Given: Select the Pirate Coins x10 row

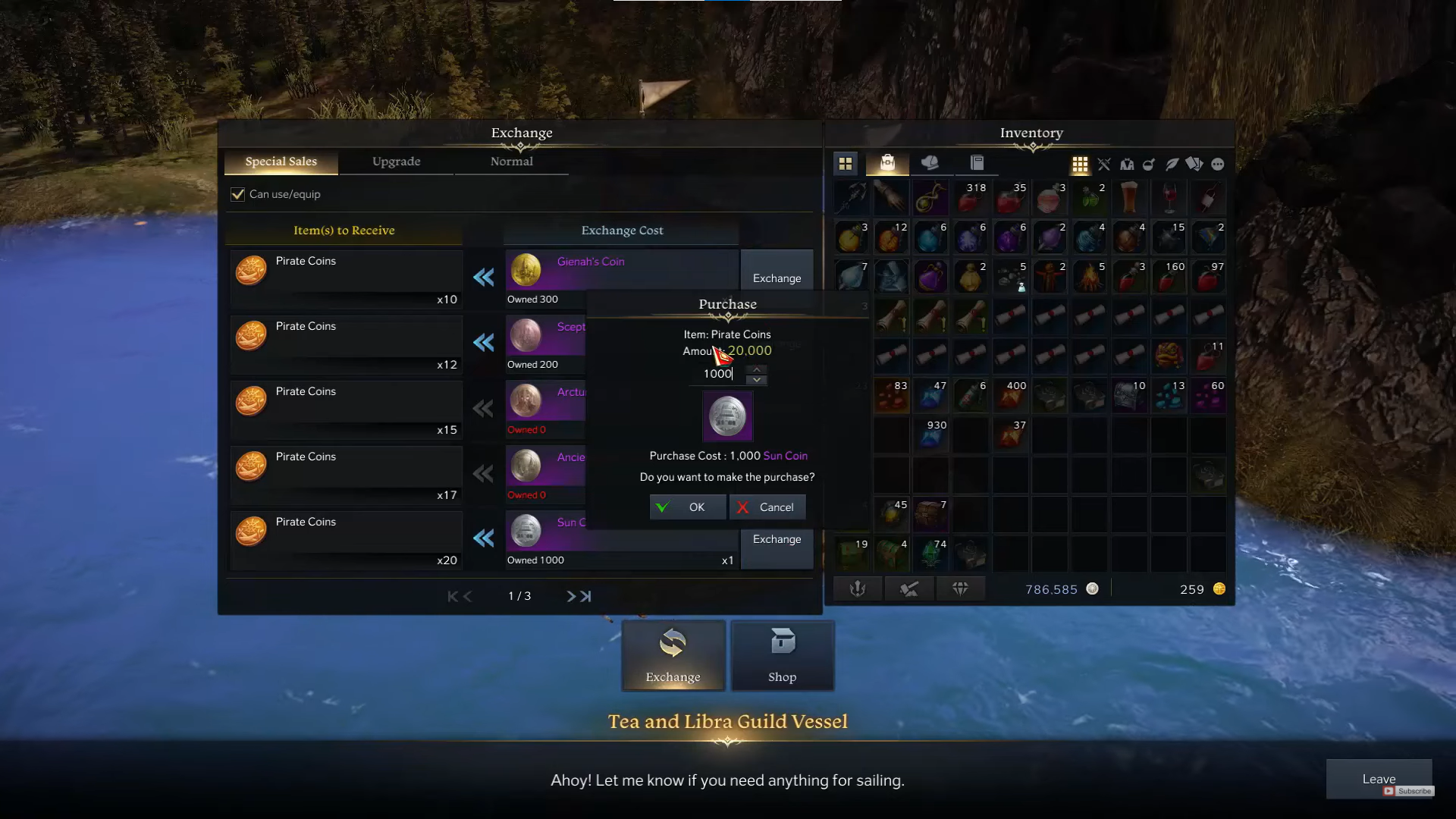Looking at the screenshot, I should (346, 278).
